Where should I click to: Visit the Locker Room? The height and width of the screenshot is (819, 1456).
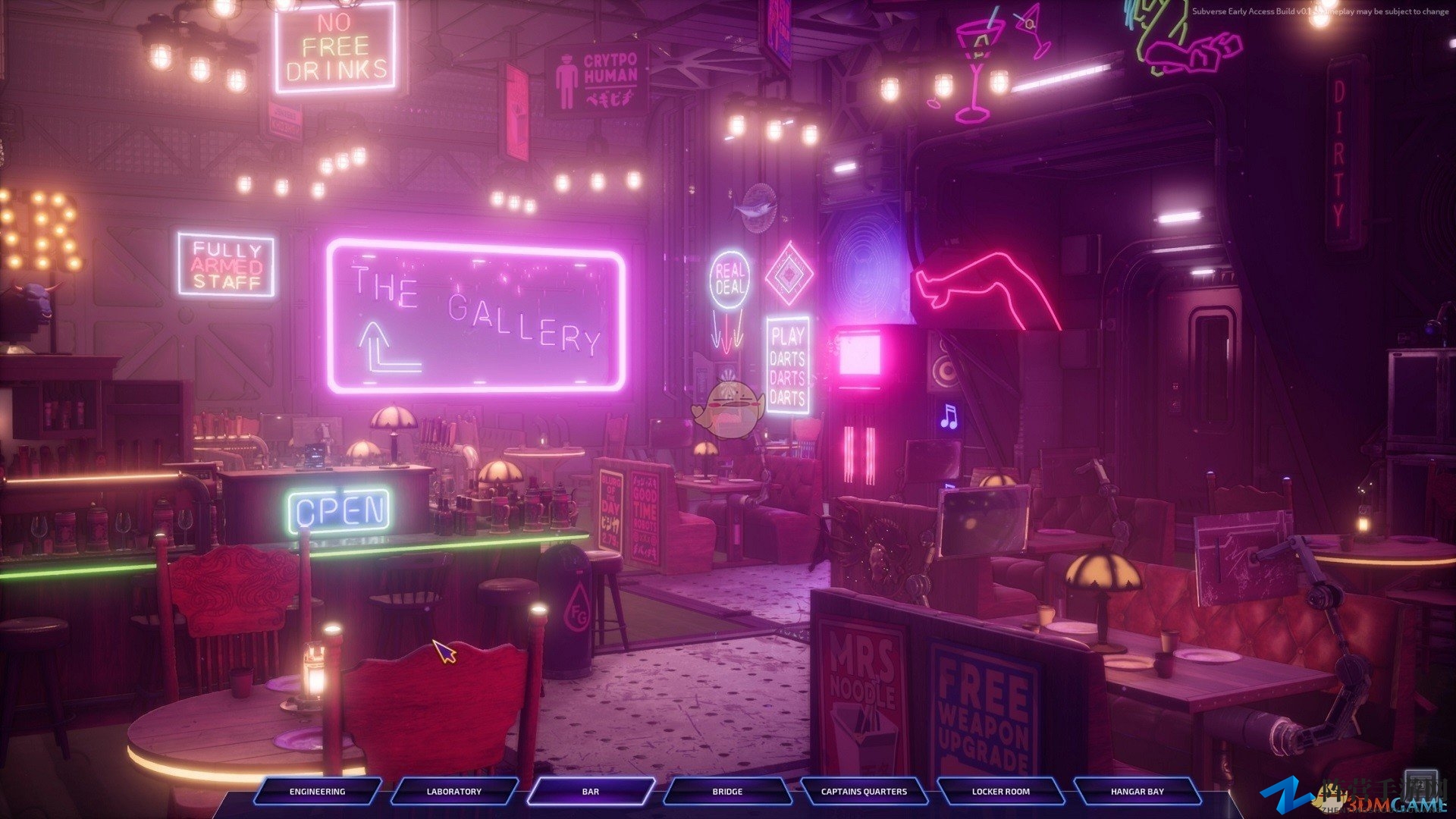pyautogui.click(x=1000, y=791)
